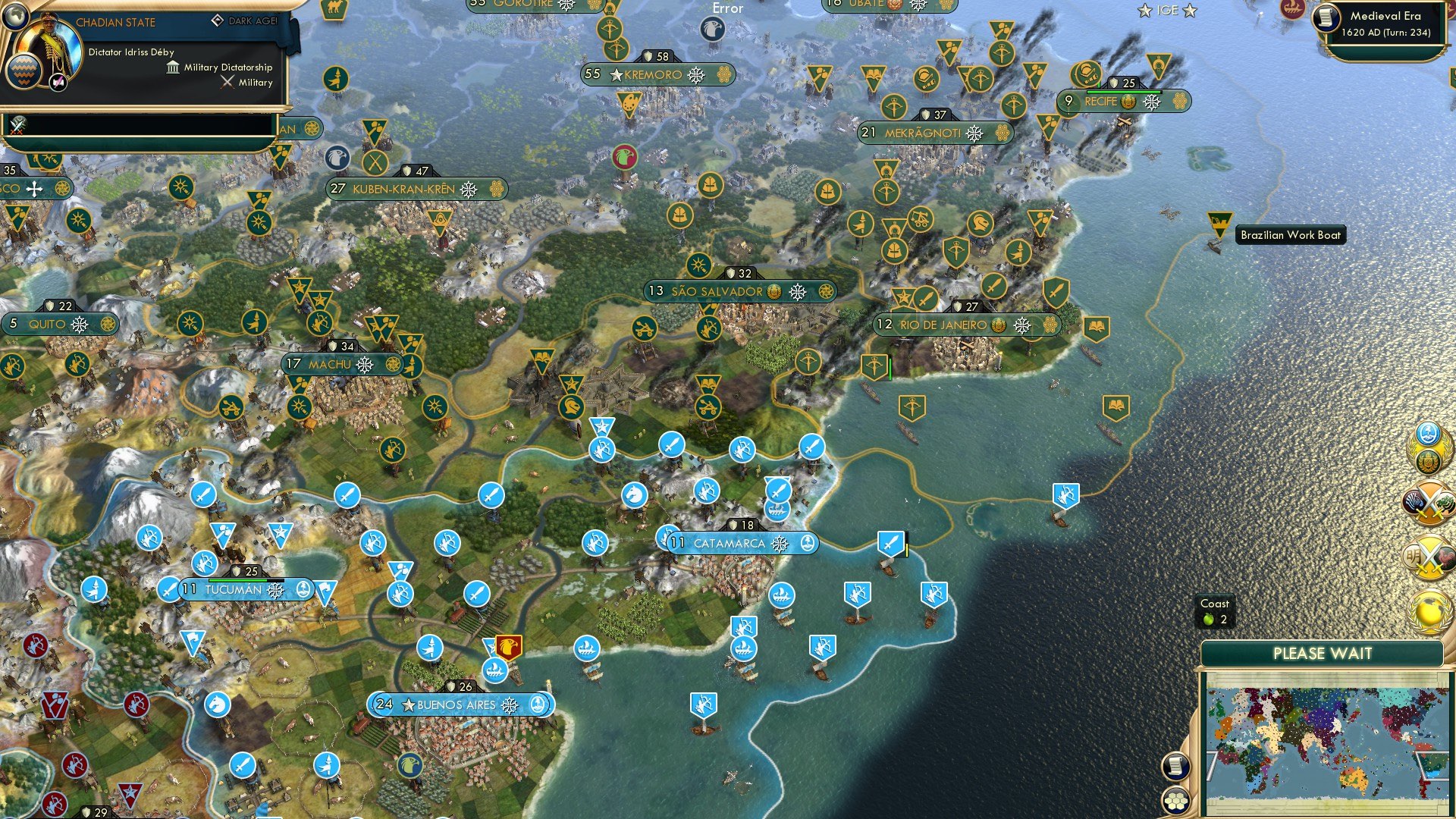Select the DARK AGE! banner label
This screenshot has width=1456, height=819.
coord(252,21)
